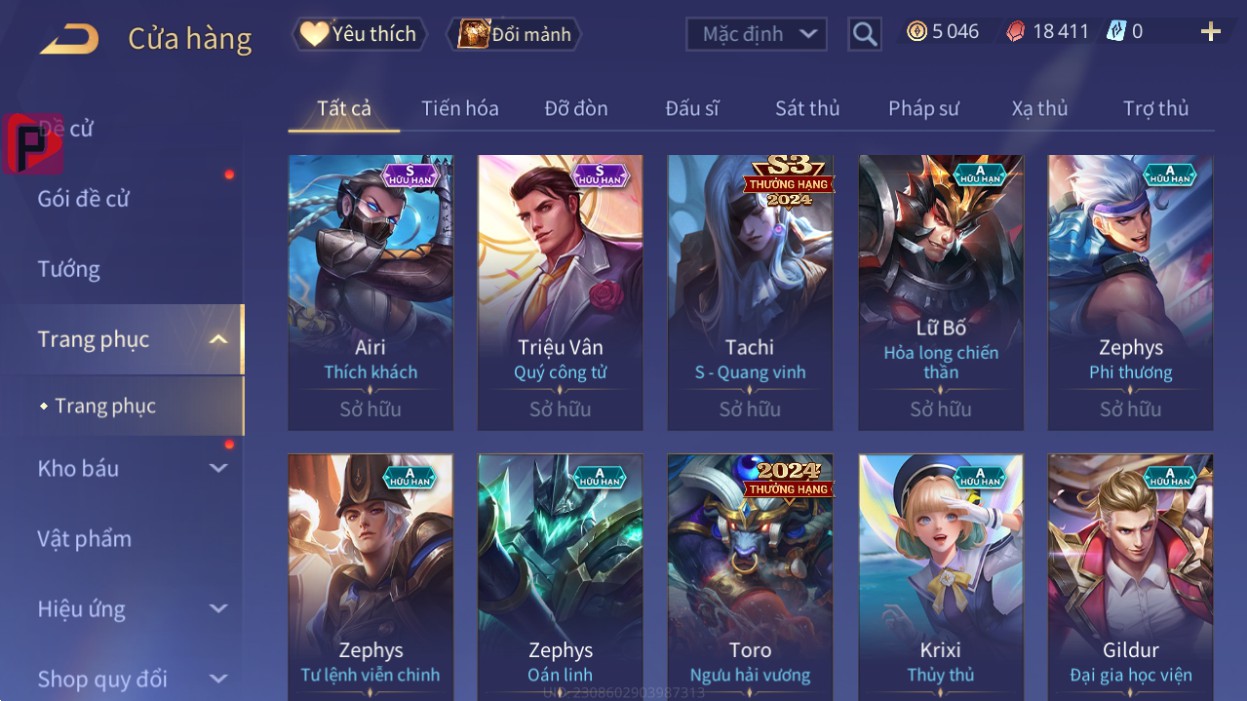1247x701 pixels.
Task: Select the Airi Thích khách skin card
Action: [x=370, y=292]
